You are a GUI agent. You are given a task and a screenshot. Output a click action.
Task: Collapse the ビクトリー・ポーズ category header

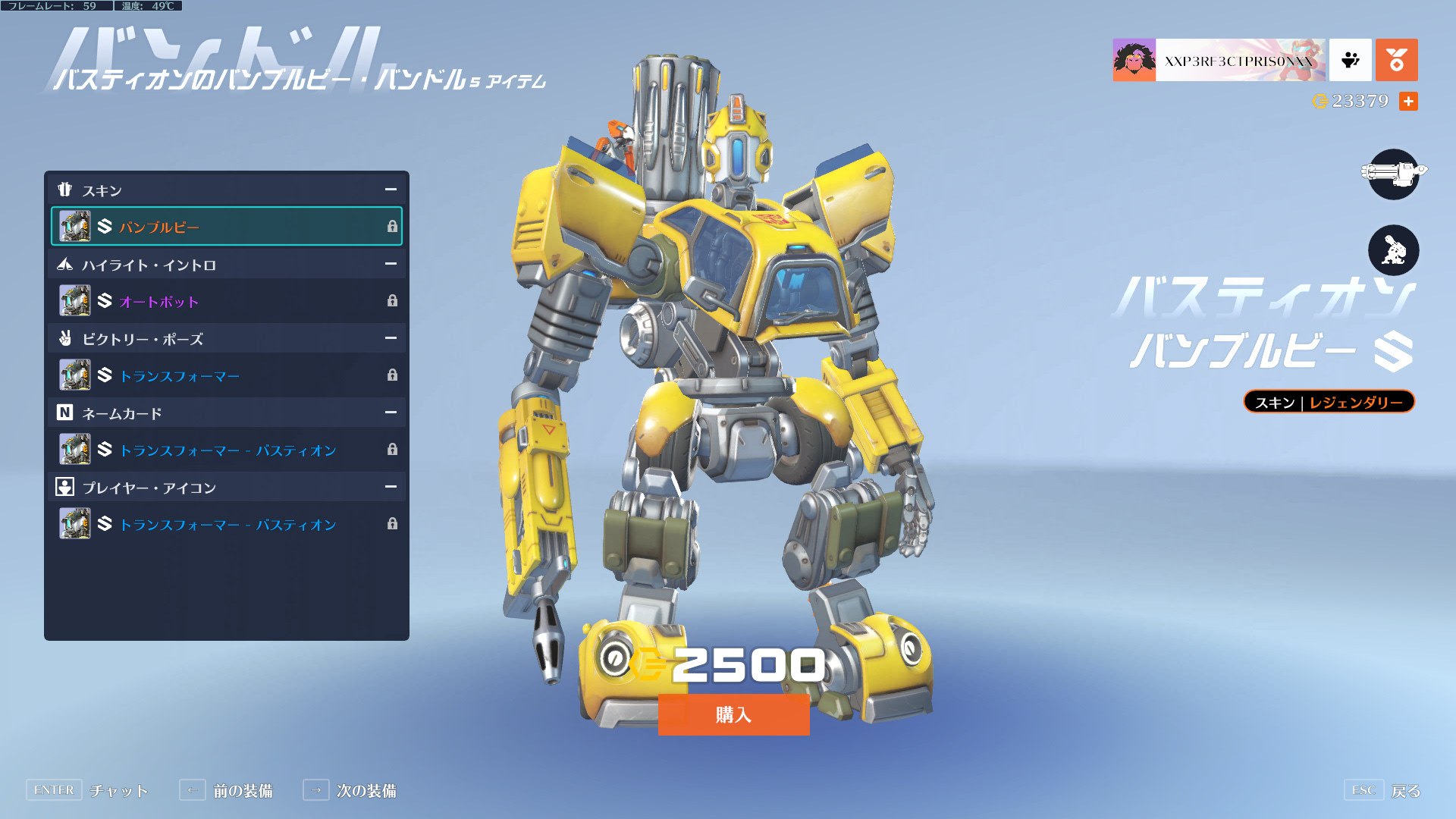tap(391, 338)
